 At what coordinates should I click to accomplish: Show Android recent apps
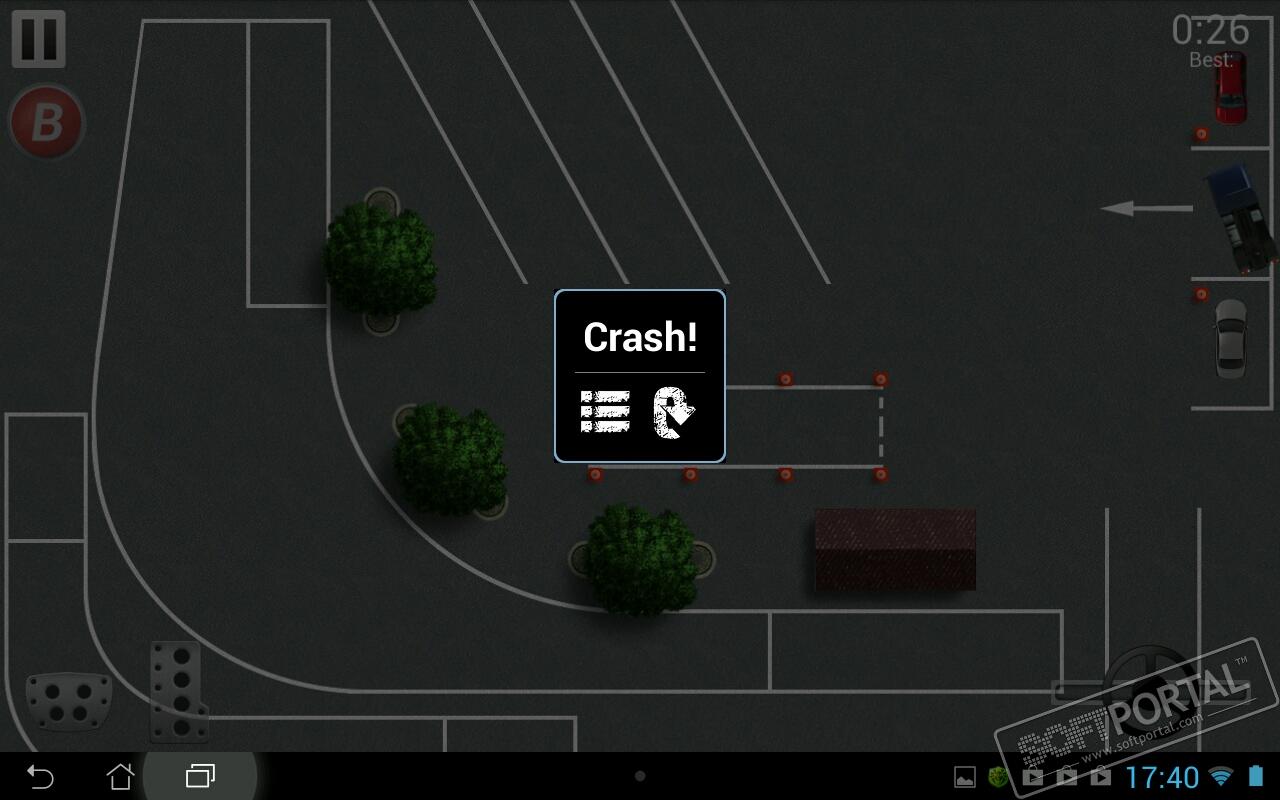[x=201, y=776]
